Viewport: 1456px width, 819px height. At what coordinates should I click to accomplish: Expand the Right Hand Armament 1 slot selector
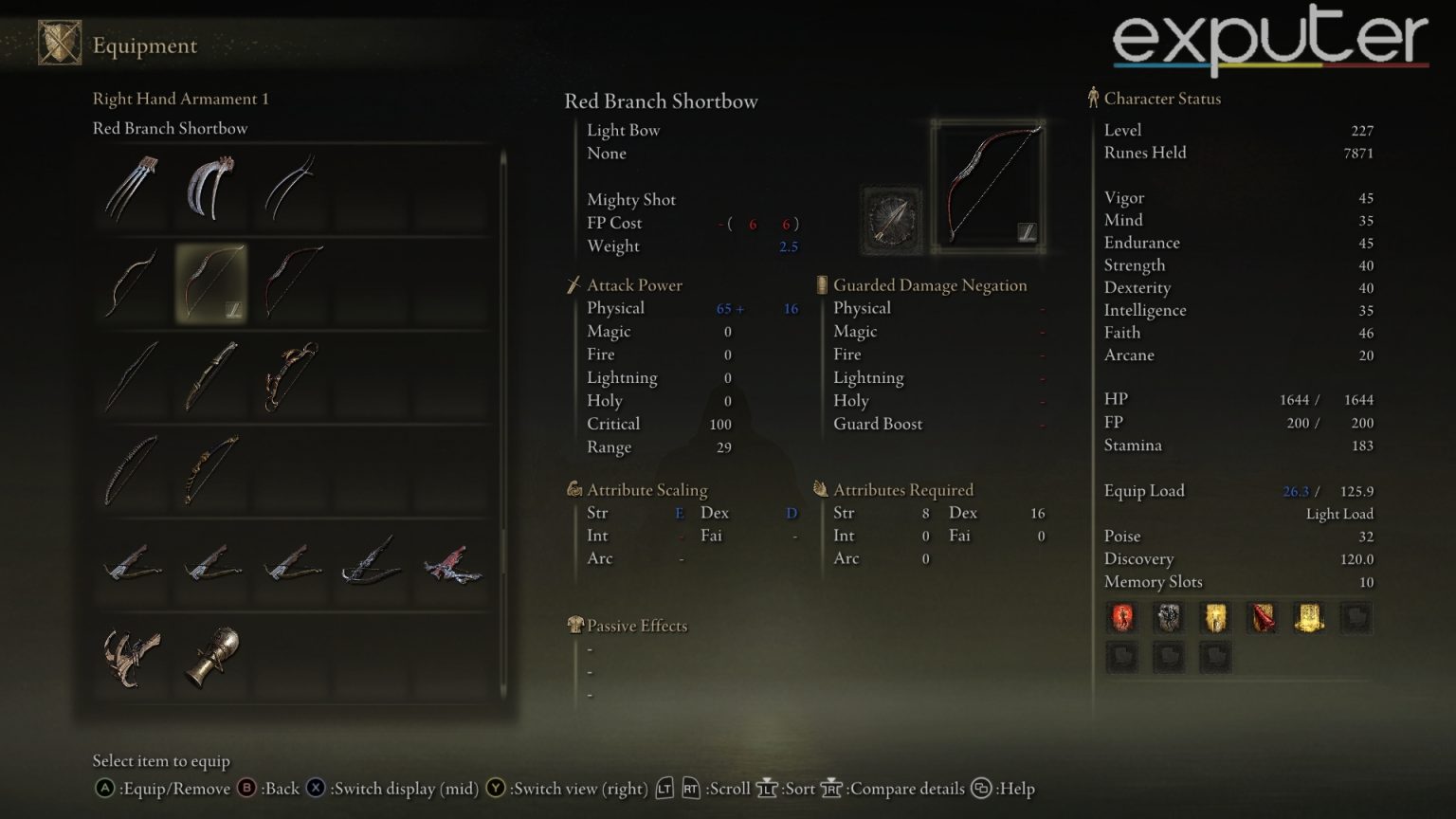pyautogui.click(x=181, y=99)
